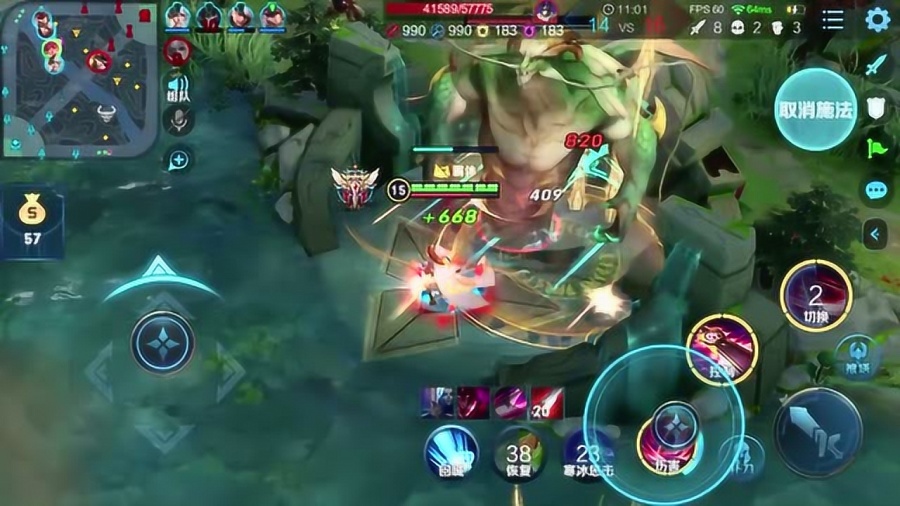Cast the summoner spell with 23 cooldown
This screenshot has height=506, width=900.
(587, 454)
